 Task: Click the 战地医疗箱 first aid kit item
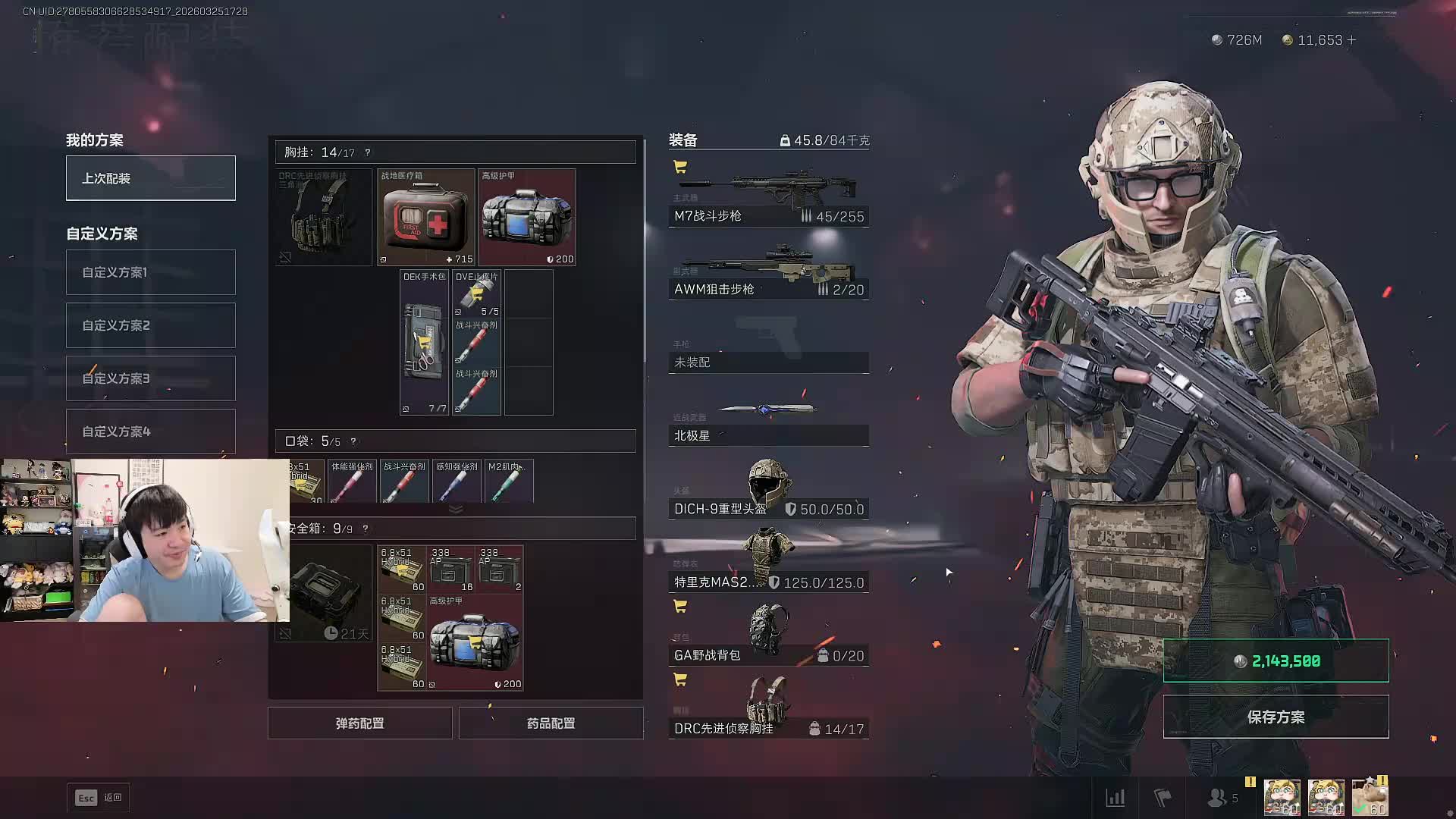tap(425, 218)
